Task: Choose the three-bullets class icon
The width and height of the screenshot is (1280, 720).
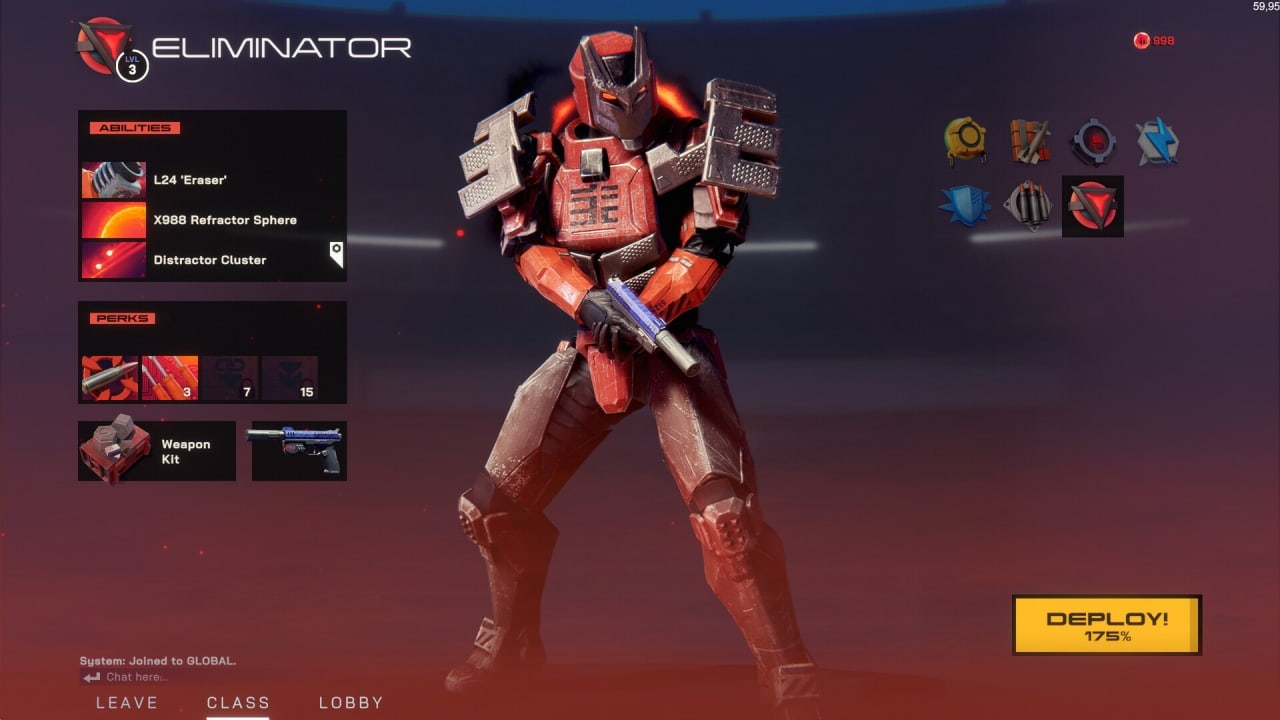Action: [x=1028, y=205]
